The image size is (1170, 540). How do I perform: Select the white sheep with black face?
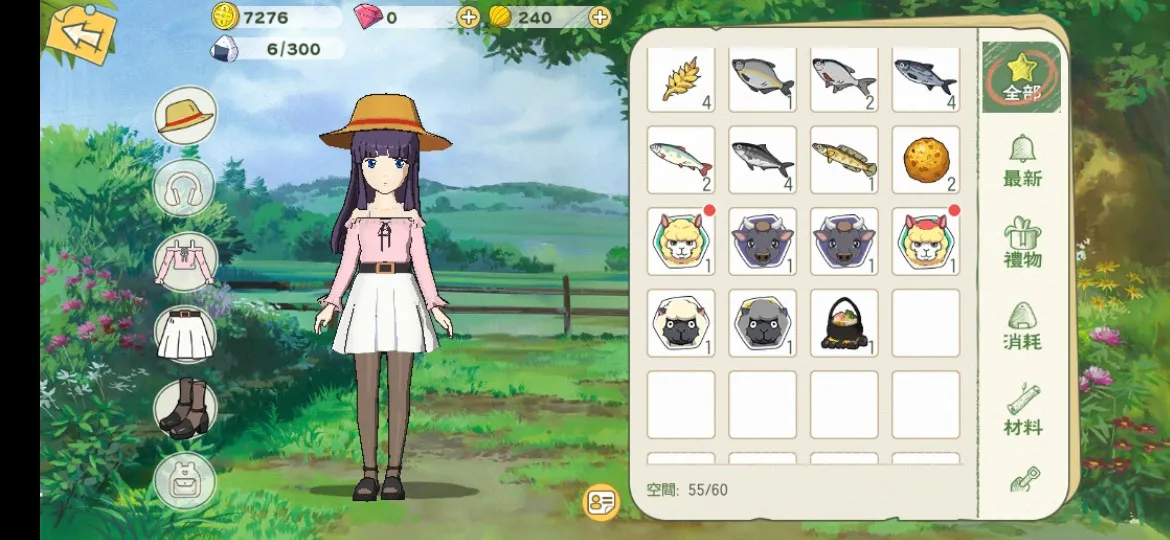[681, 323]
